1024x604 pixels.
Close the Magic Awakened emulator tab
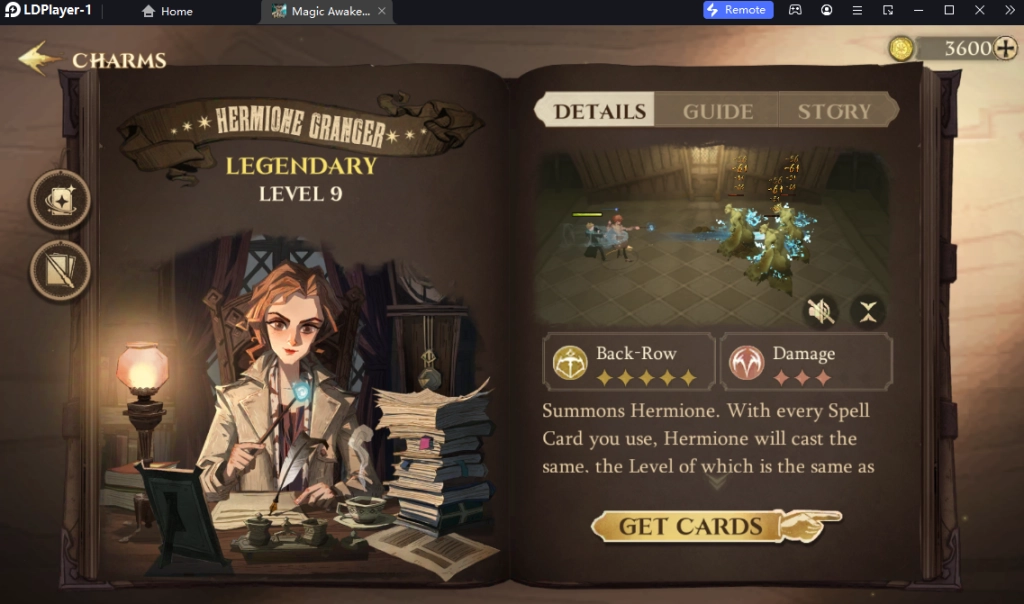(381, 11)
